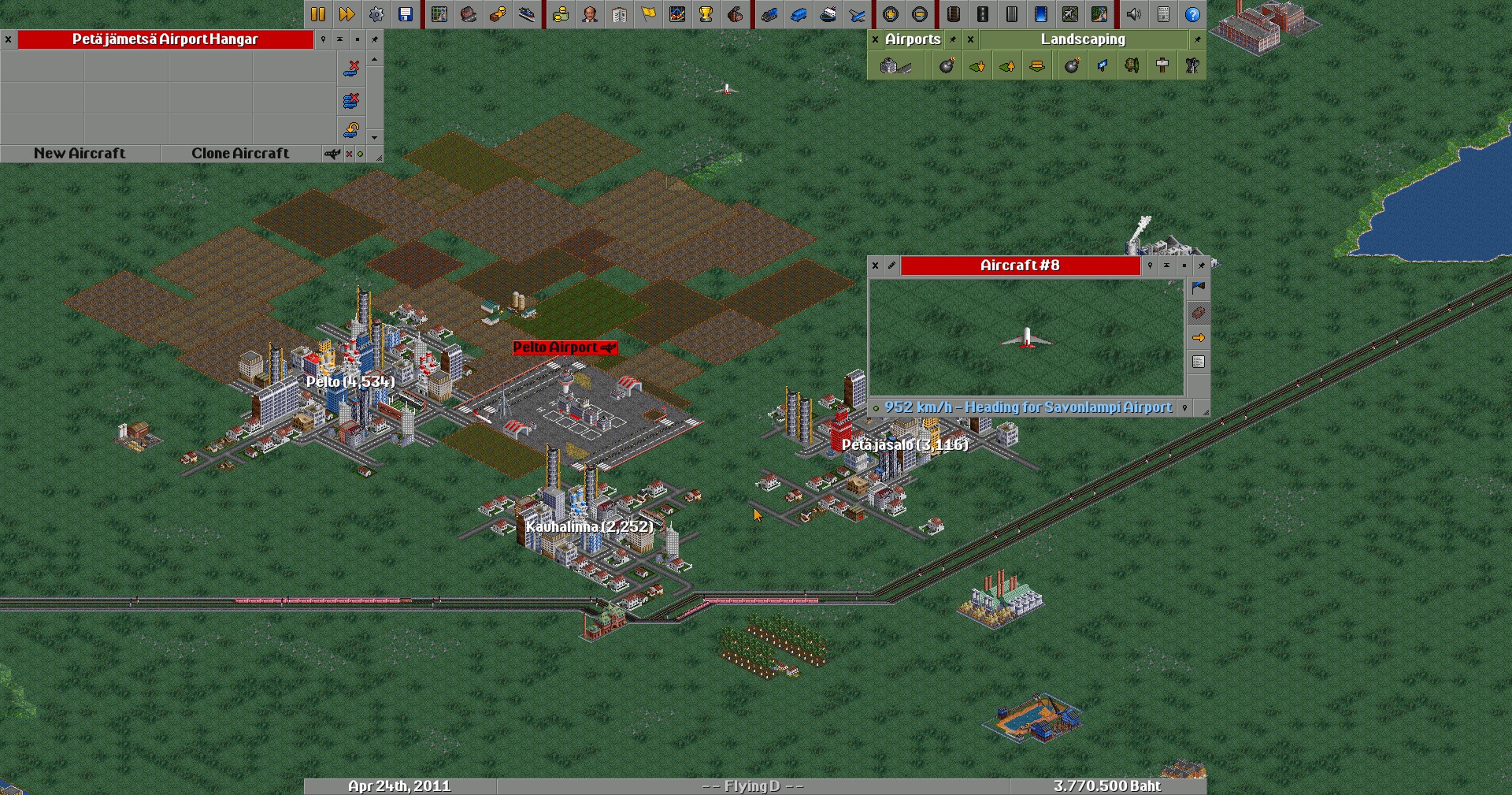
Task: Click the zoom in magnifier button
Action: tap(891, 14)
